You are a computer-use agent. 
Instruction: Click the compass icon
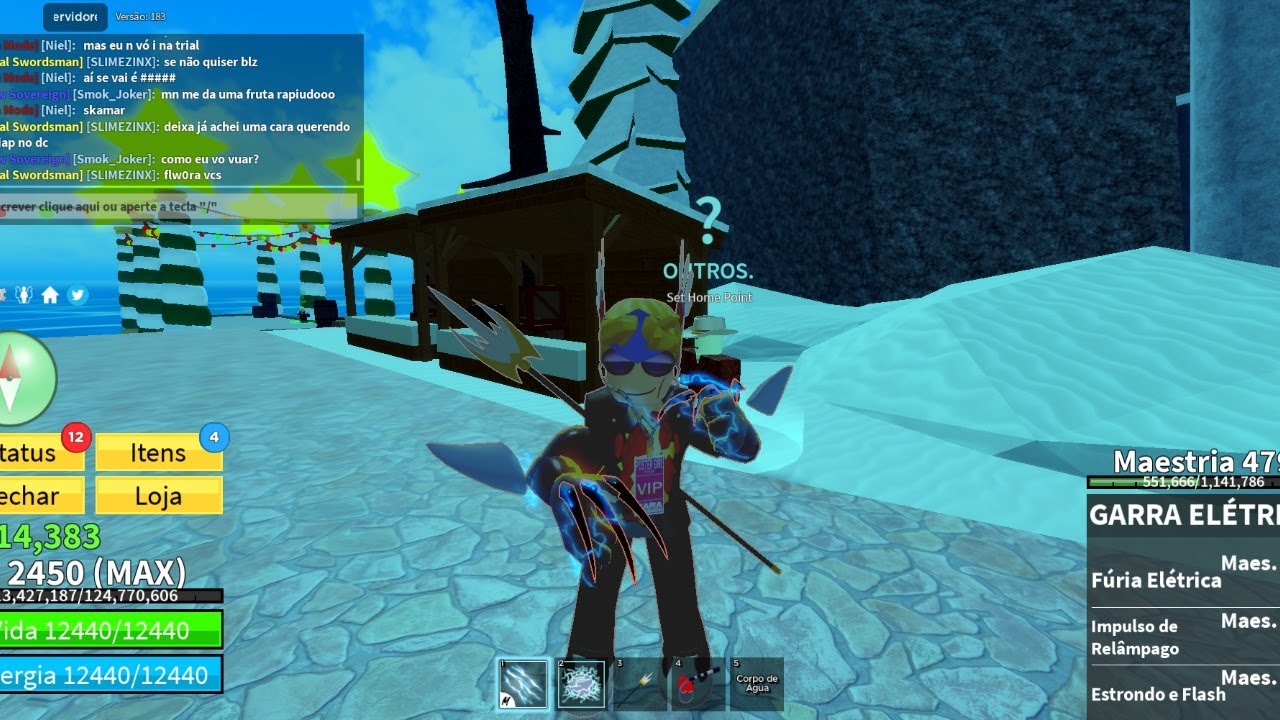pyautogui.click(x=14, y=379)
